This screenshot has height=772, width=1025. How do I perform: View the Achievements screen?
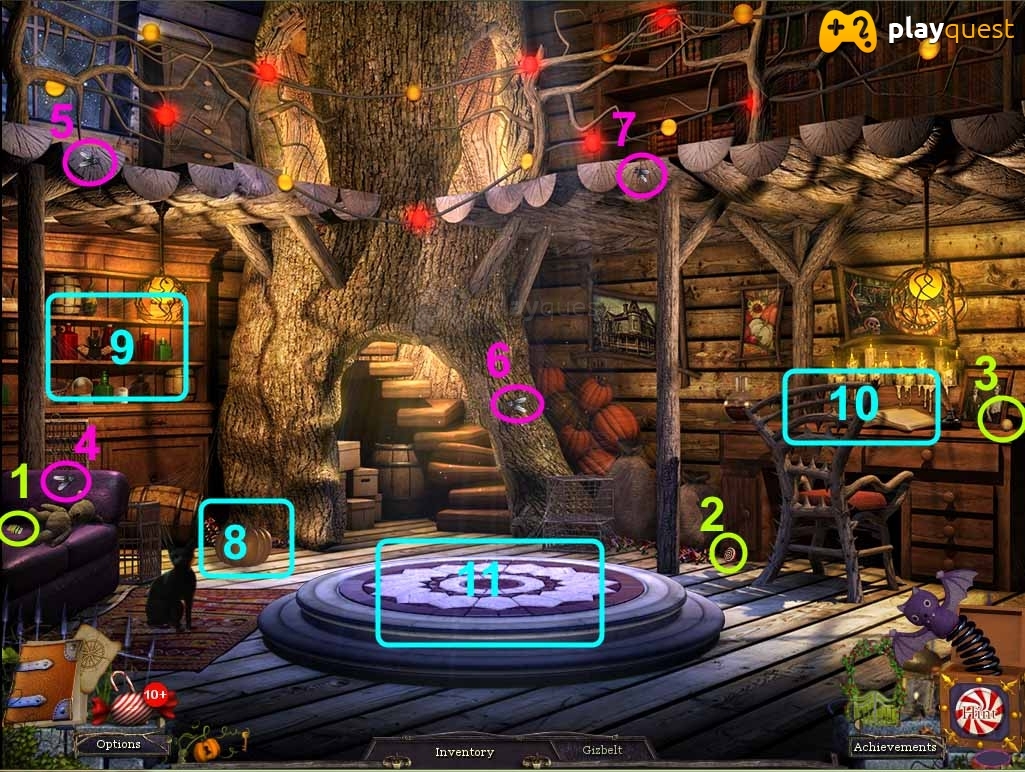tap(895, 746)
